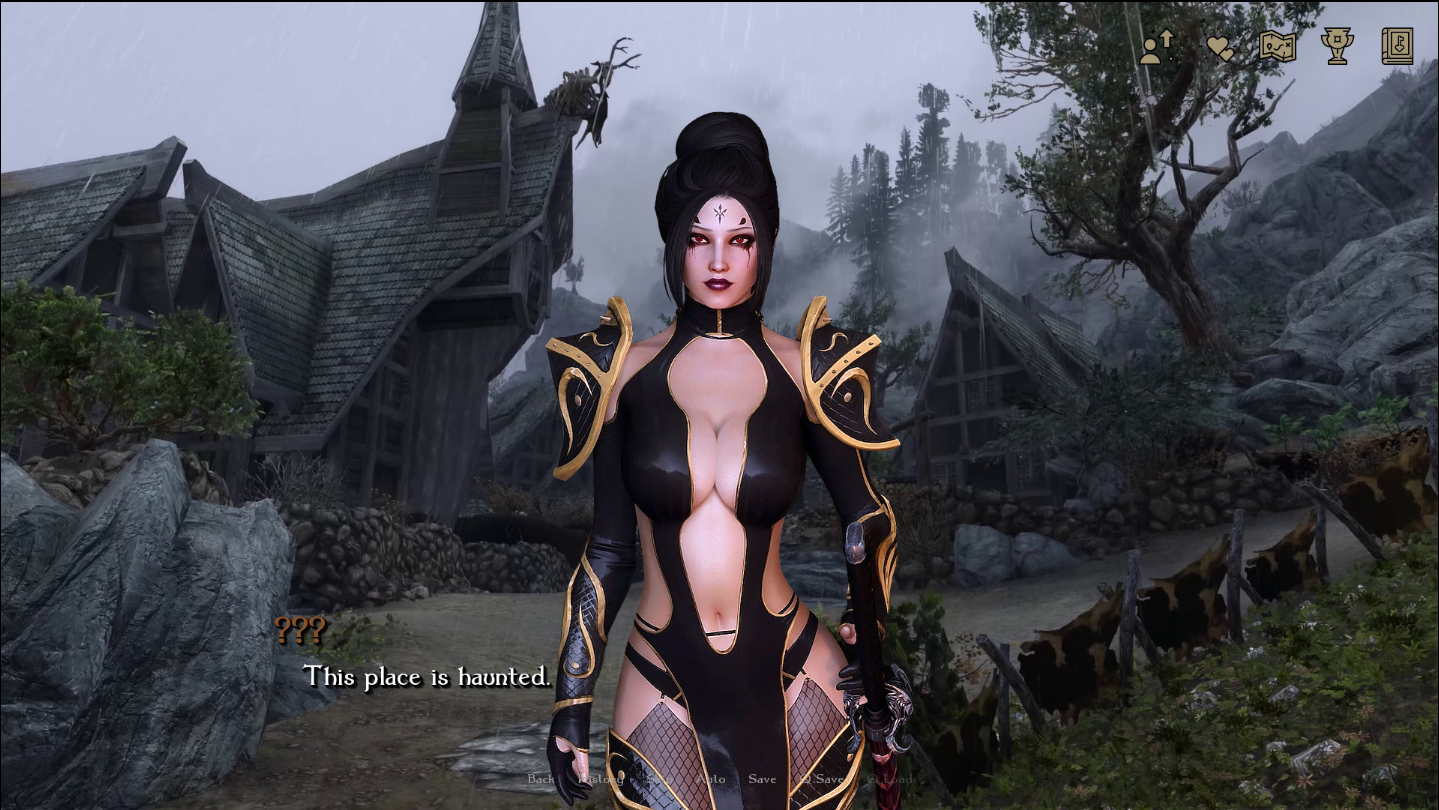Click Back in the quick menu
1439x810 pixels.
tap(541, 779)
